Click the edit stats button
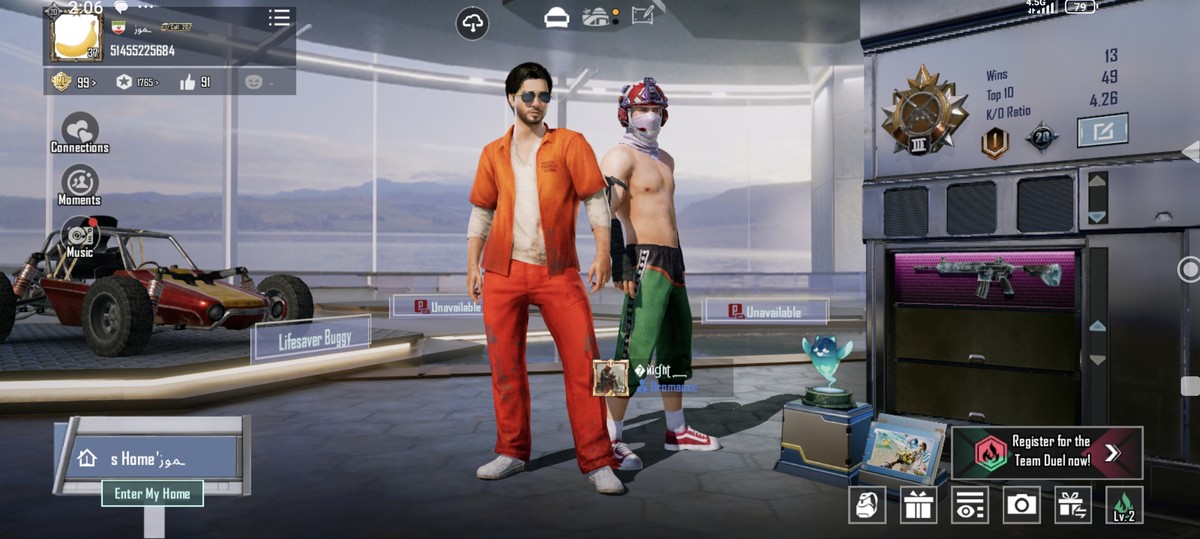The height and width of the screenshot is (539, 1200). (x=1102, y=130)
